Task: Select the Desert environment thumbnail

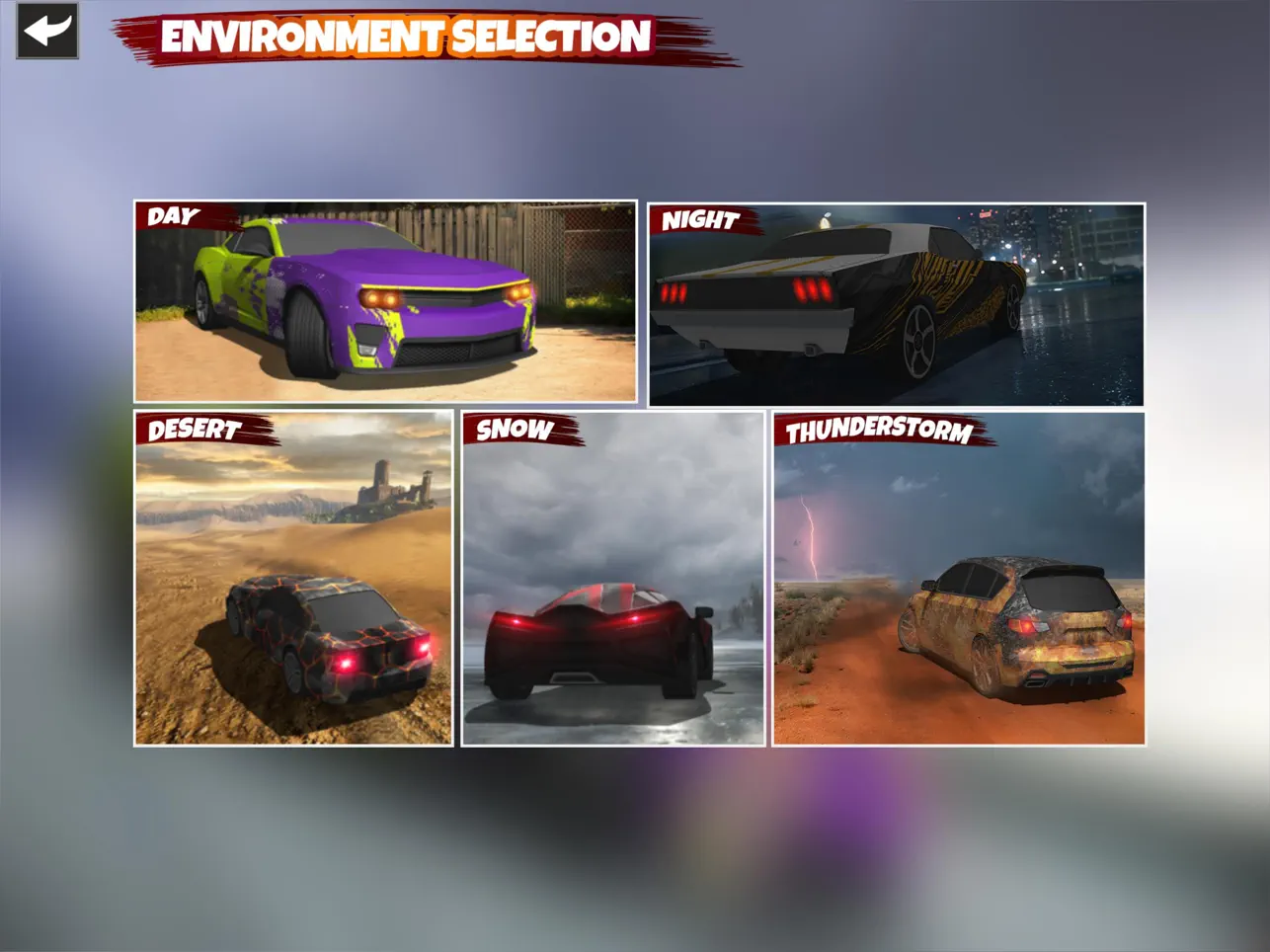Action: (x=293, y=583)
